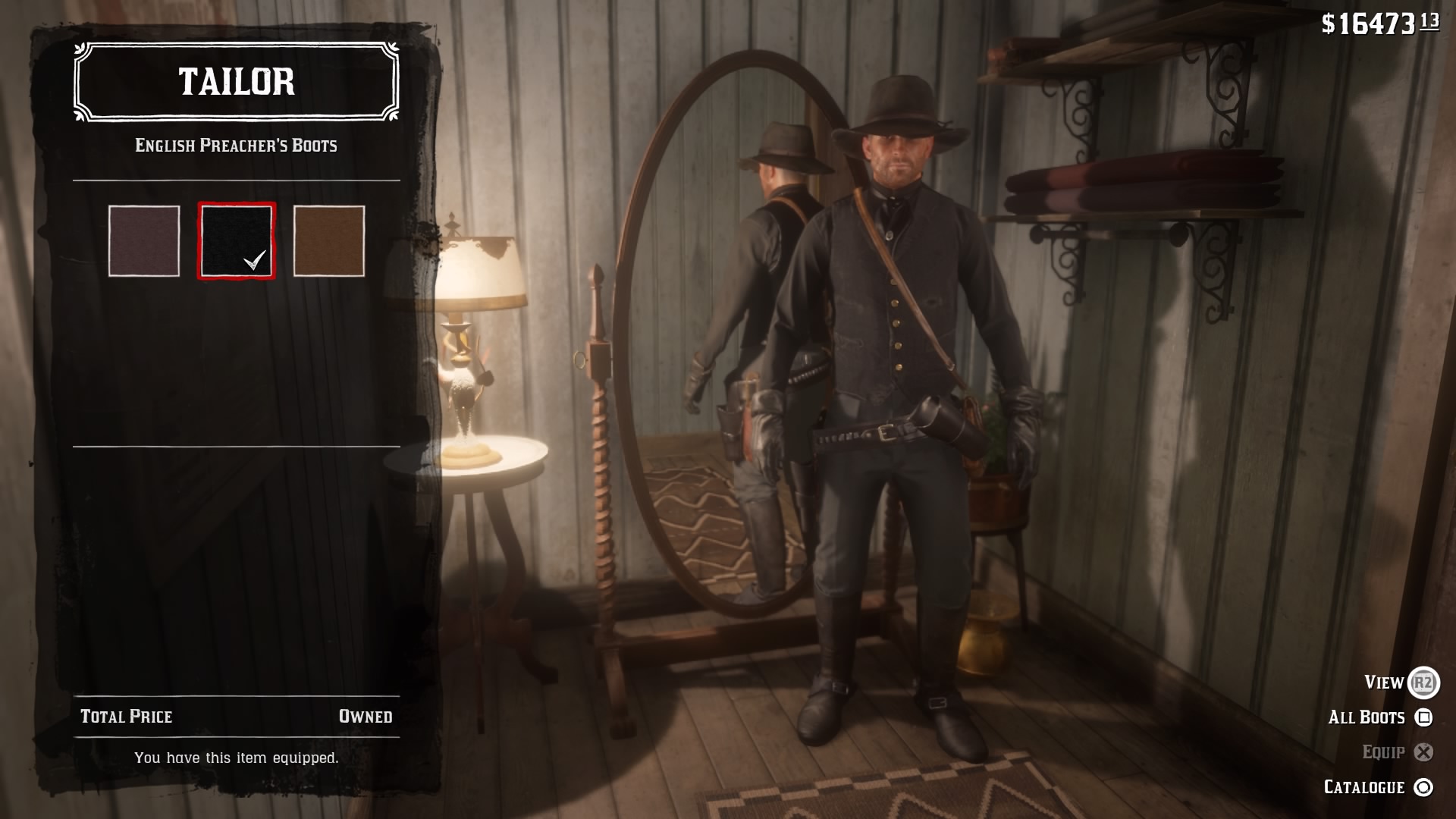Select the mauve boots color swatch
1456x819 pixels.
(143, 240)
